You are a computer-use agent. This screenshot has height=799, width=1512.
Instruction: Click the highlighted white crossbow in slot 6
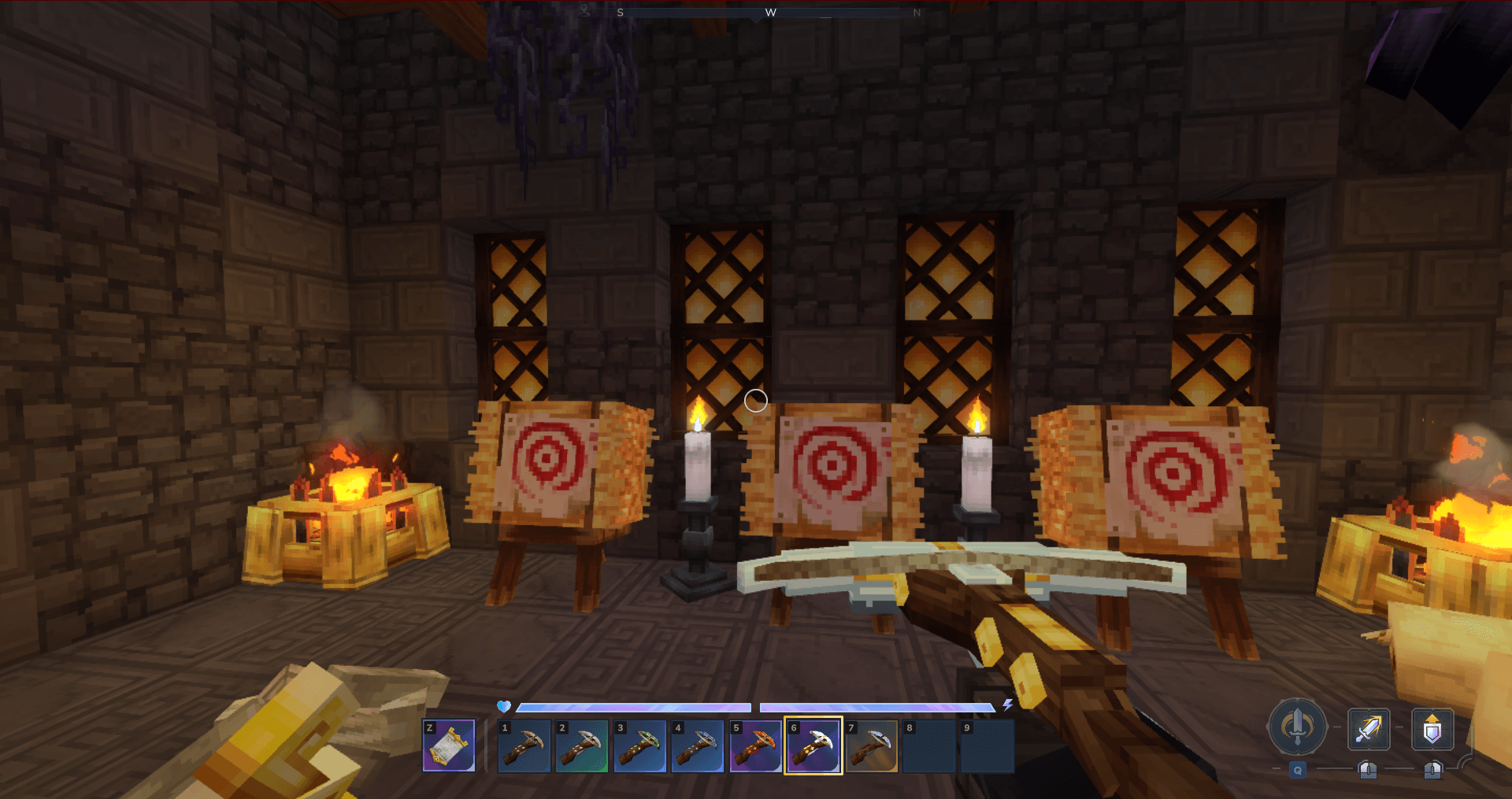[813, 745]
